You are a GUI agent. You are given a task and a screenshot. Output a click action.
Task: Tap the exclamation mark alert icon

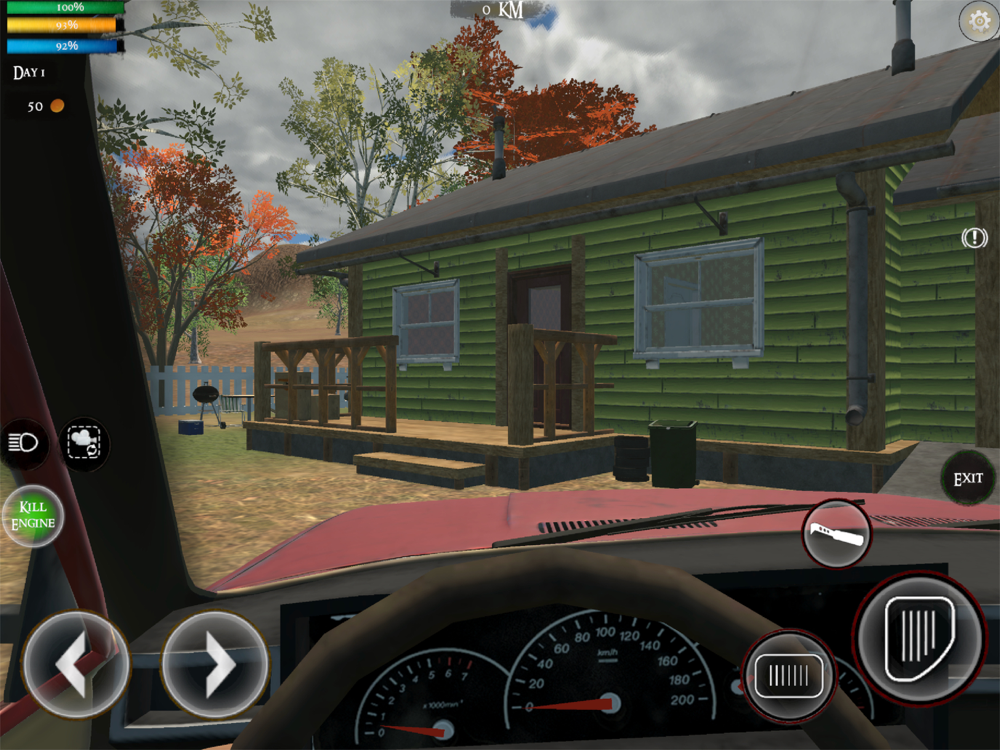click(974, 238)
